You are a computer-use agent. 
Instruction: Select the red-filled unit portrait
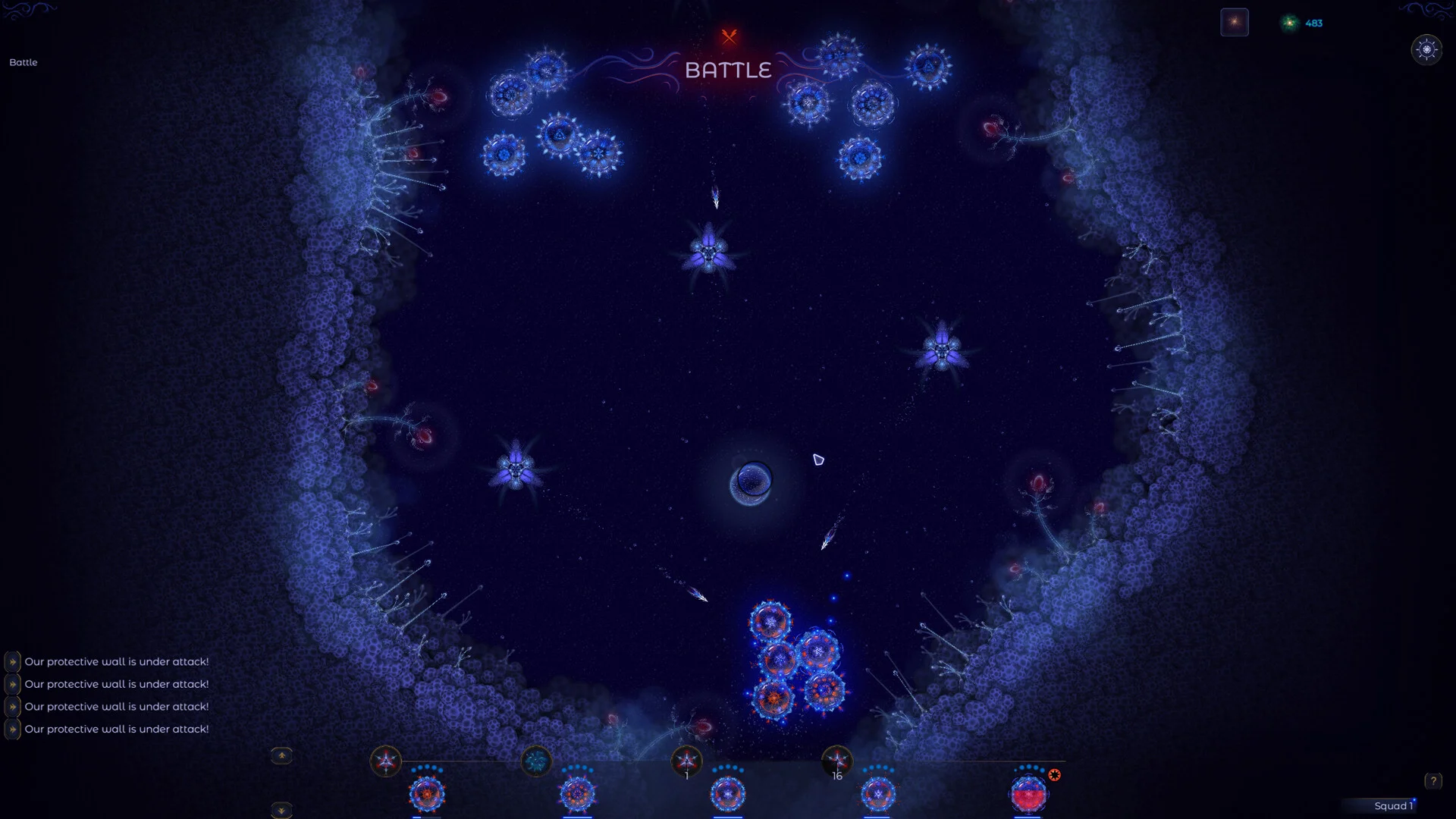click(1028, 795)
